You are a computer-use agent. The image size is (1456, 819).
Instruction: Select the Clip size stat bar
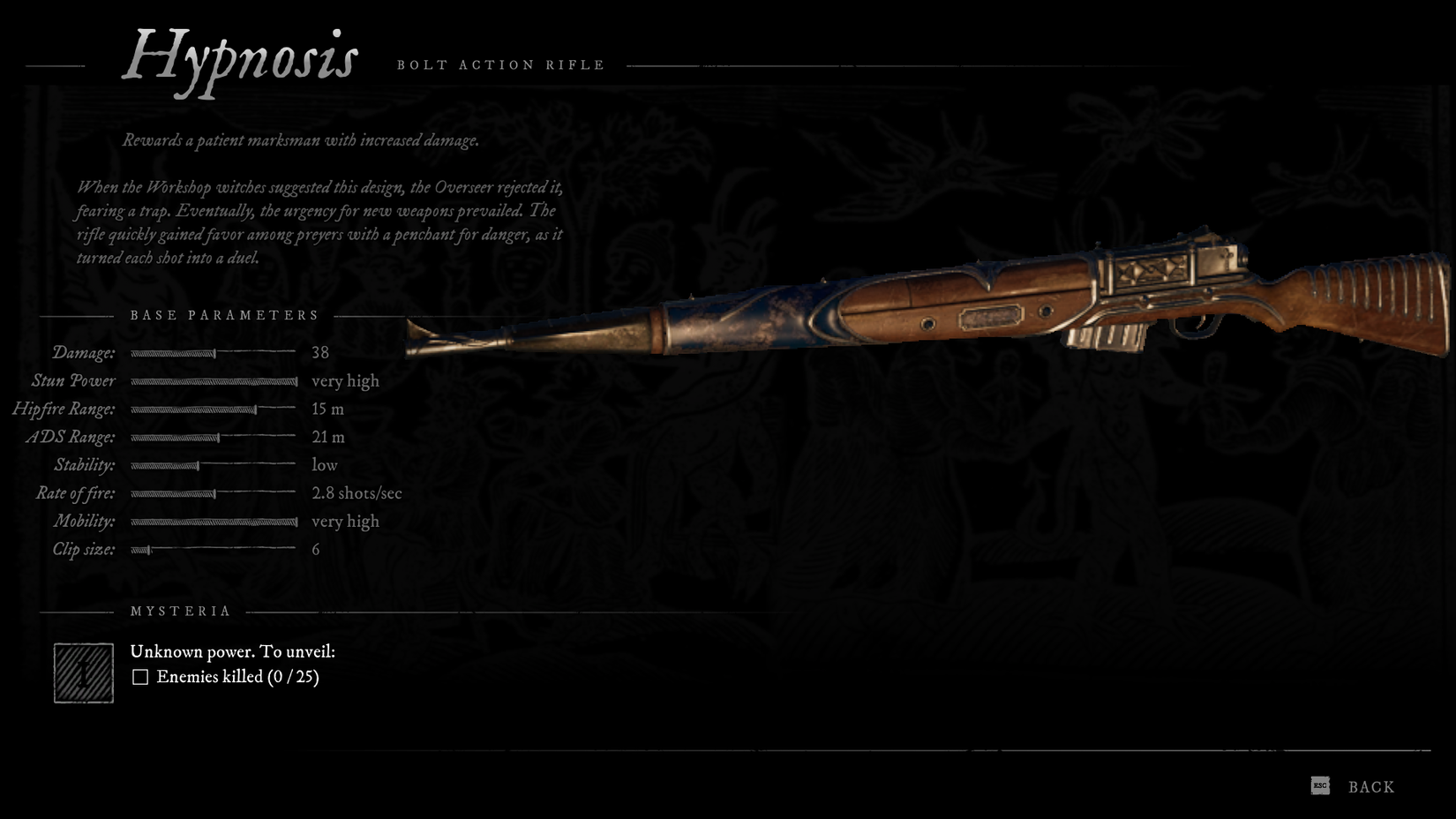coord(214,549)
